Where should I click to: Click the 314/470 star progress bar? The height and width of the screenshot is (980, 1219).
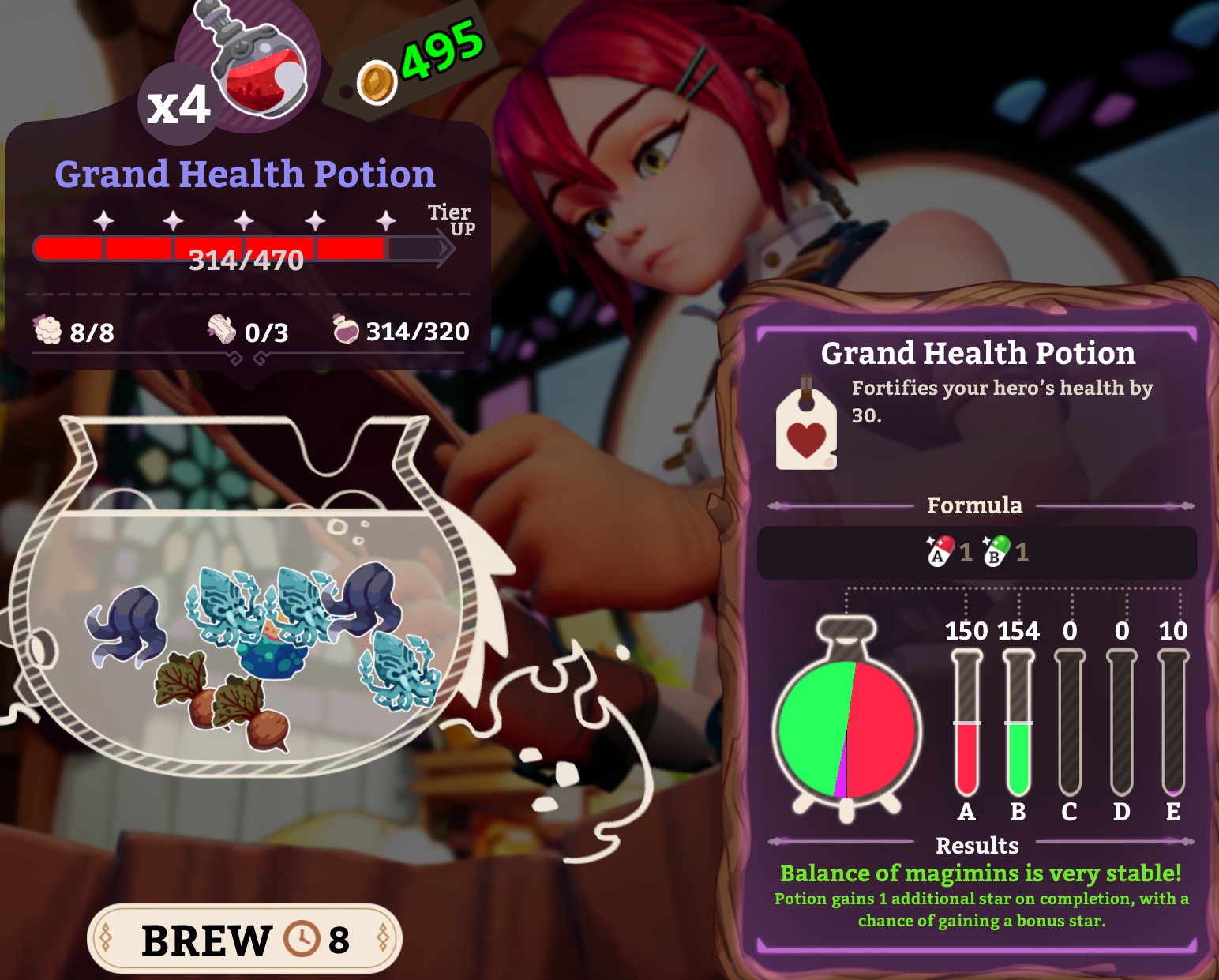tap(245, 251)
